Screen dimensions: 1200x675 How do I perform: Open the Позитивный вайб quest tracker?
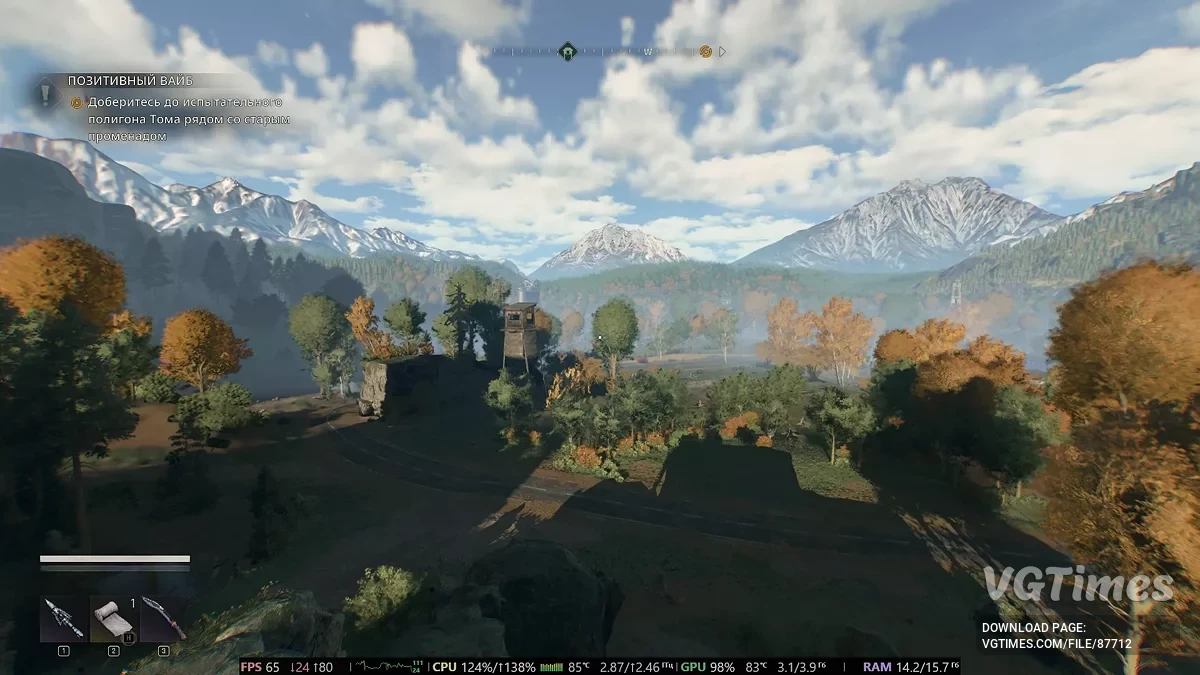tap(130, 80)
